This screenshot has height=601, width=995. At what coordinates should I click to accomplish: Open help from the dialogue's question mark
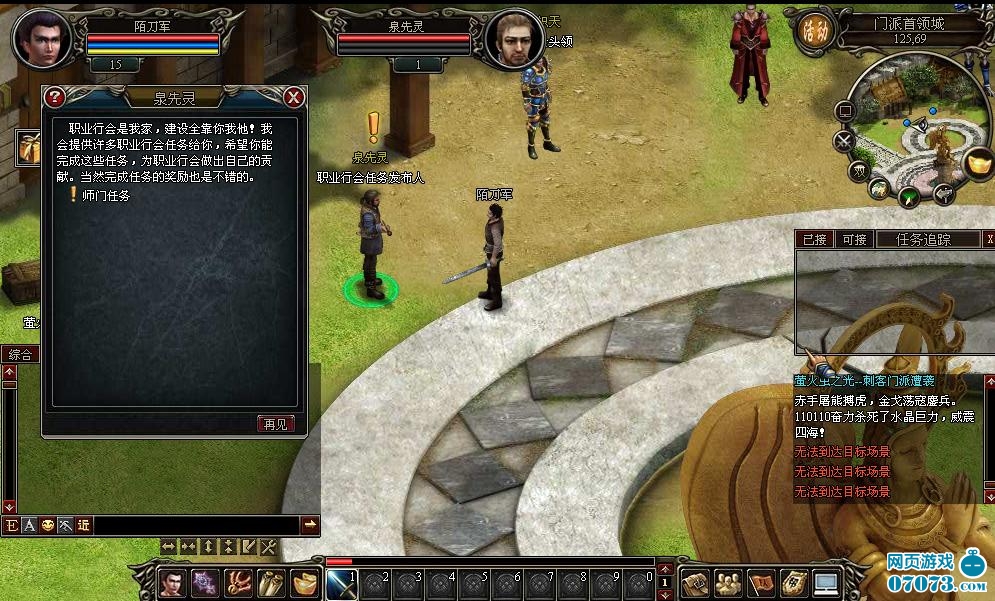[x=55, y=97]
